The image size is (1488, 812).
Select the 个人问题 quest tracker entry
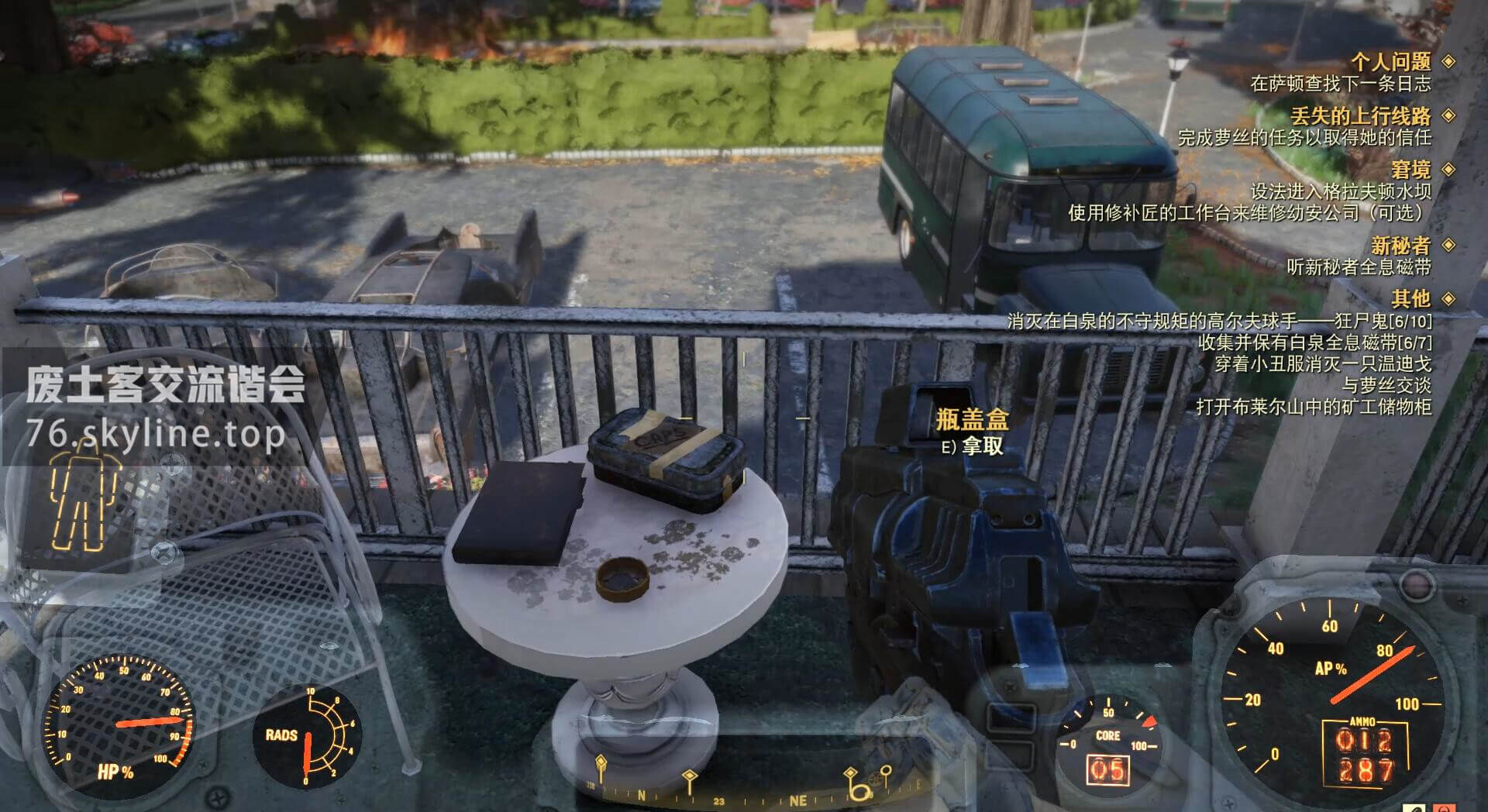click(x=1390, y=61)
